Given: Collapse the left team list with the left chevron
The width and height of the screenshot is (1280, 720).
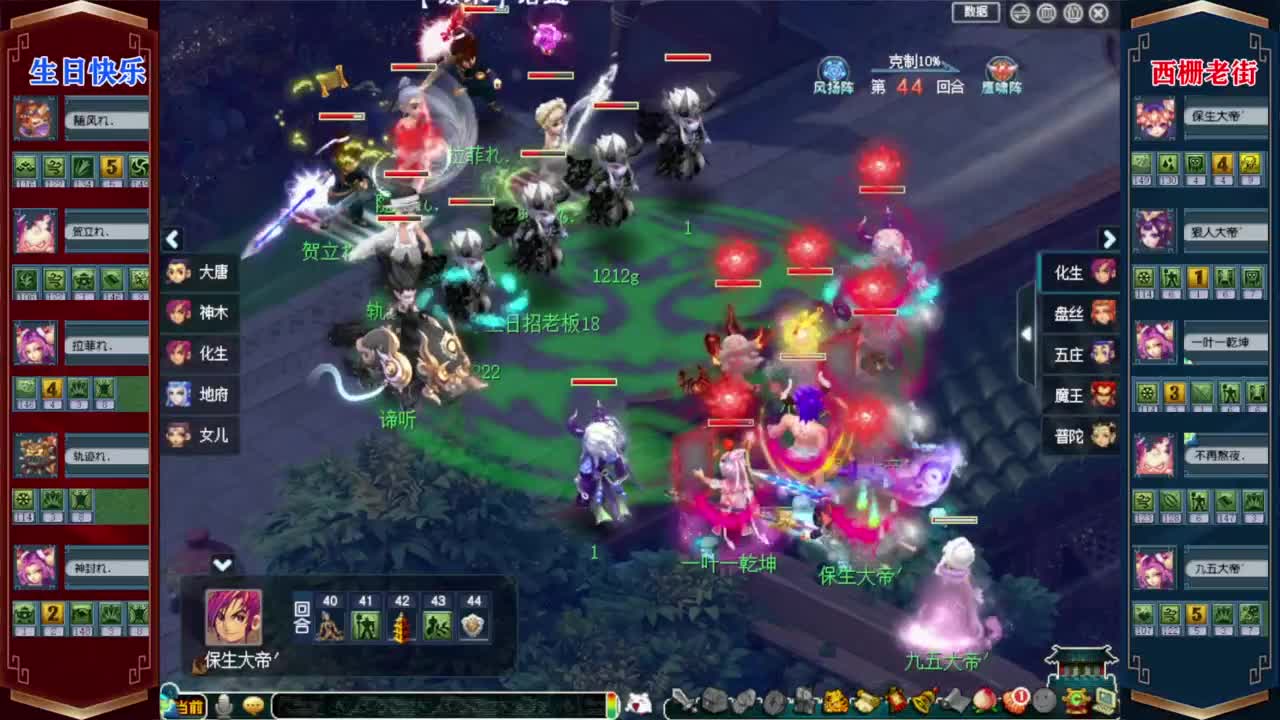Looking at the screenshot, I should click(x=172, y=240).
